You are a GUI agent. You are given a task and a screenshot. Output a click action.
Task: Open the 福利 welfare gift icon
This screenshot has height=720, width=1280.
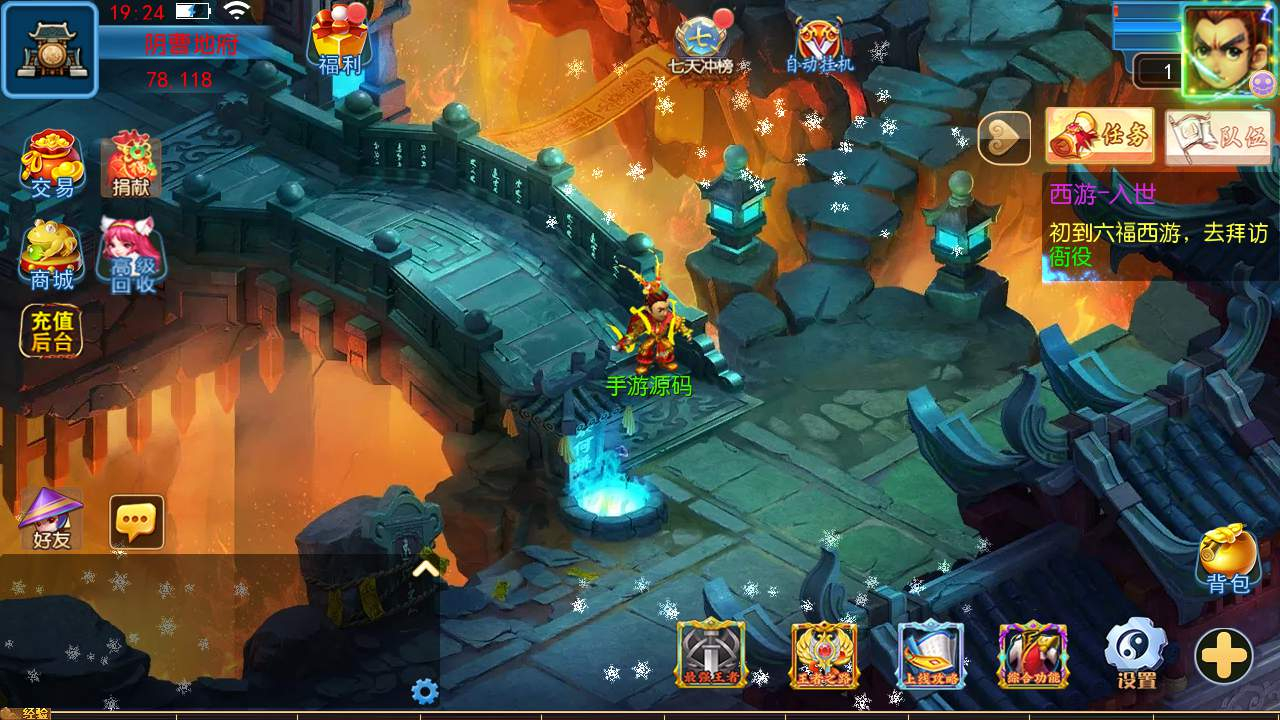coord(339,42)
